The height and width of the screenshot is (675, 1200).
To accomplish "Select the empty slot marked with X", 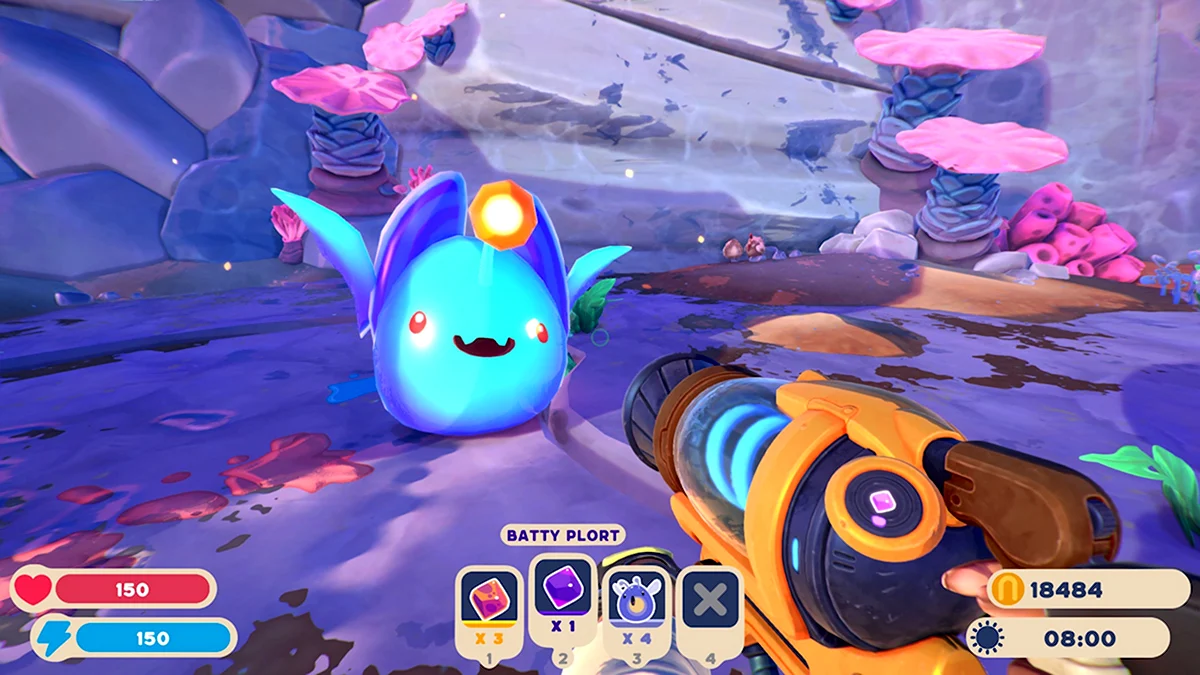I will [710, 600].
